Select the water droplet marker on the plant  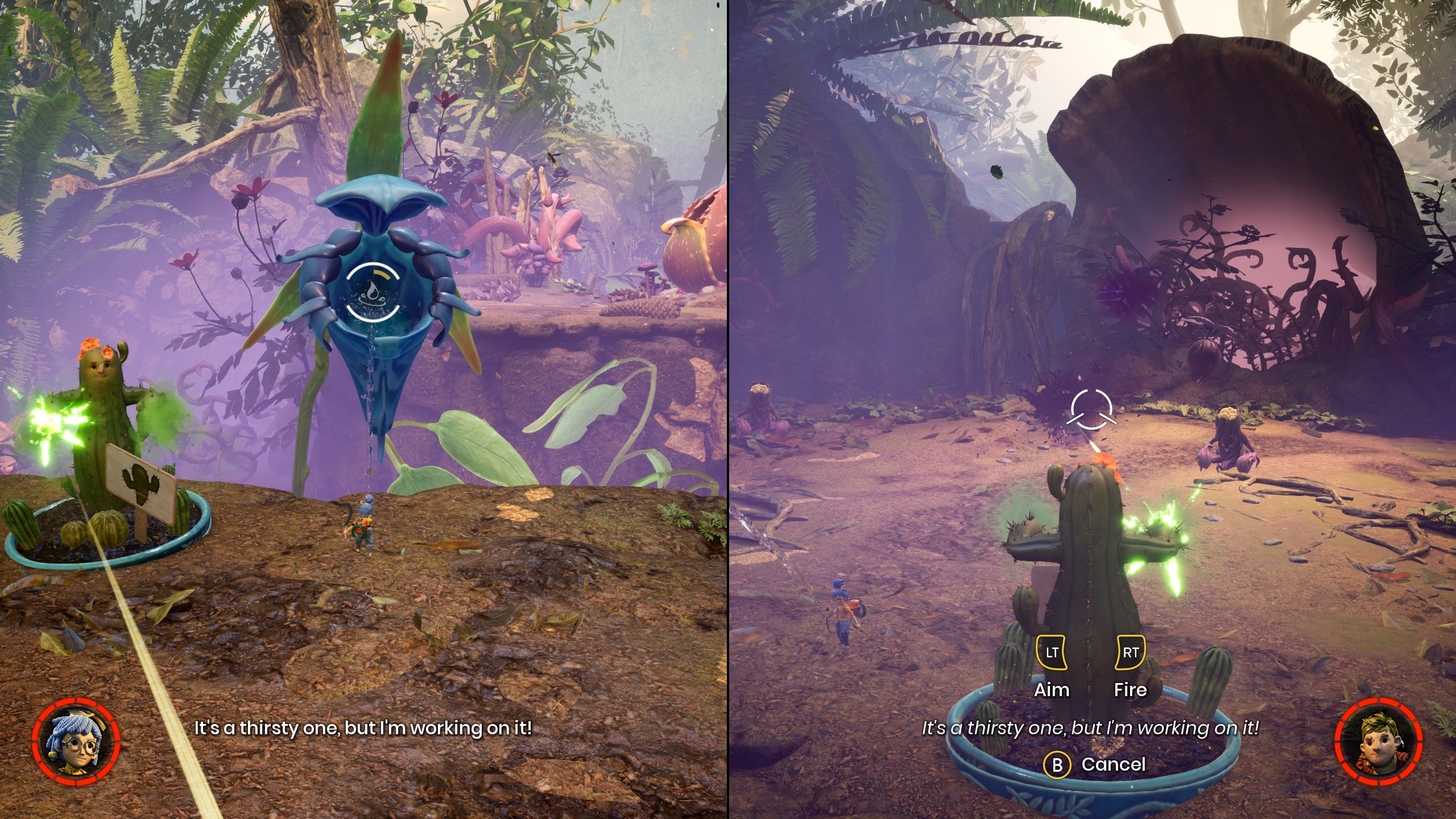point(373,293)
